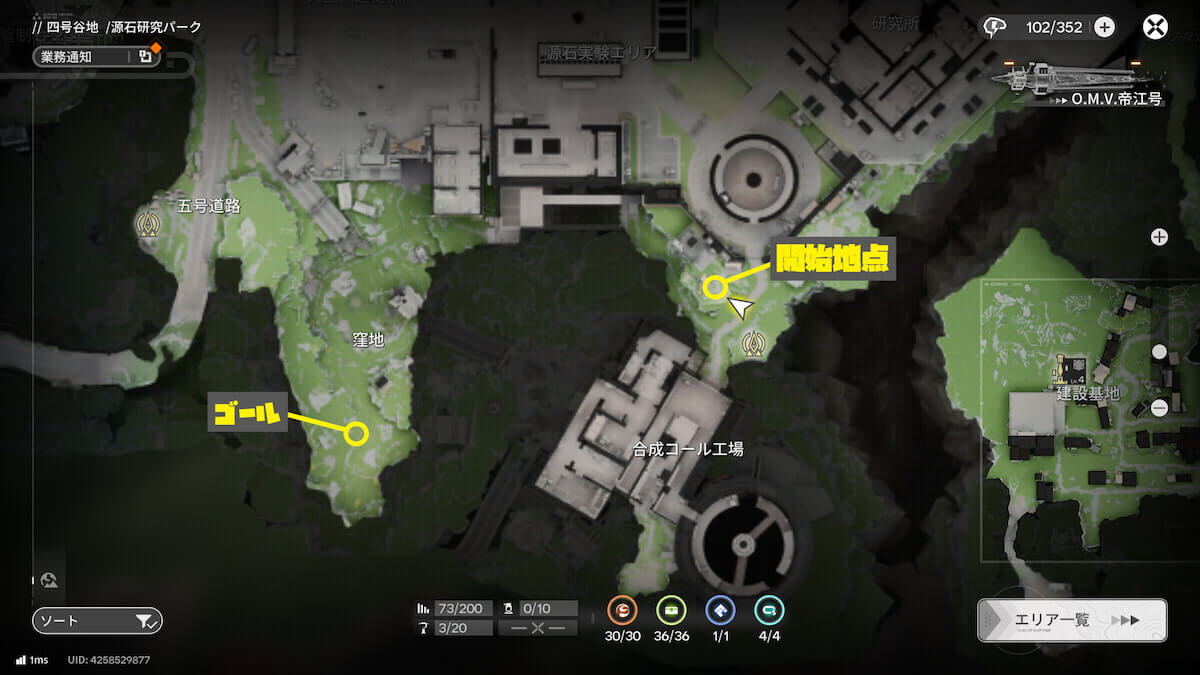Add stamina with the plus button beside 102/352
Image resolution: width=1200 pixels, height=675 pixels.
1104,27
